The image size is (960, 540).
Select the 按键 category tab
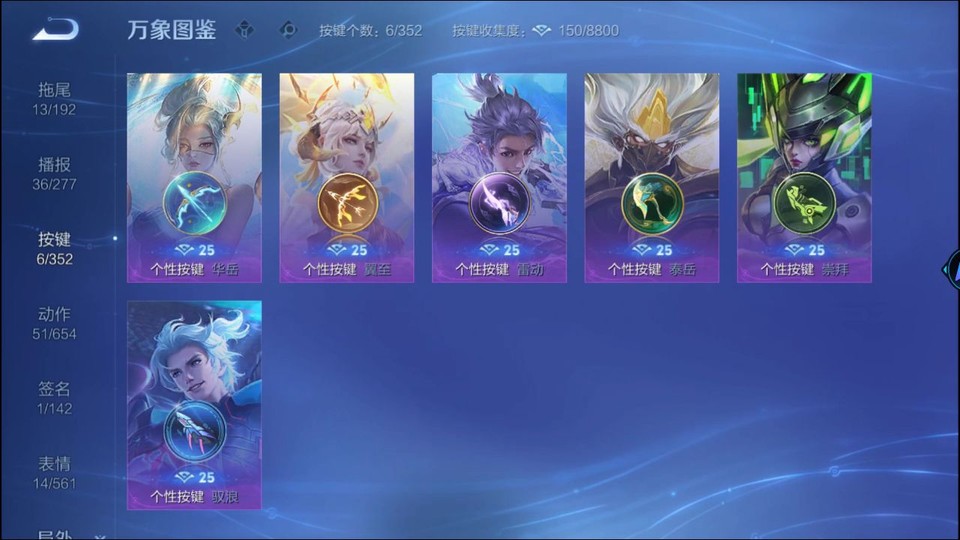coord(55,248)
